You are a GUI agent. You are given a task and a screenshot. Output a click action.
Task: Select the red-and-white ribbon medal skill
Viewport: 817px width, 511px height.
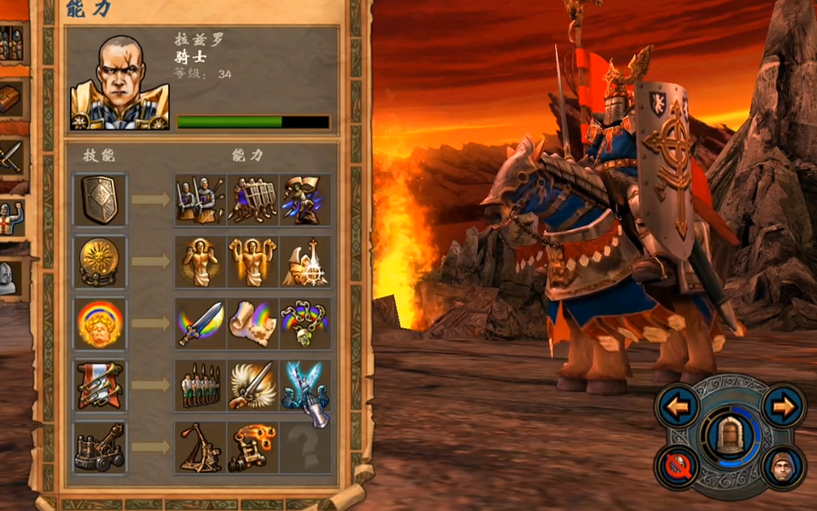click(x=100, y=385)
